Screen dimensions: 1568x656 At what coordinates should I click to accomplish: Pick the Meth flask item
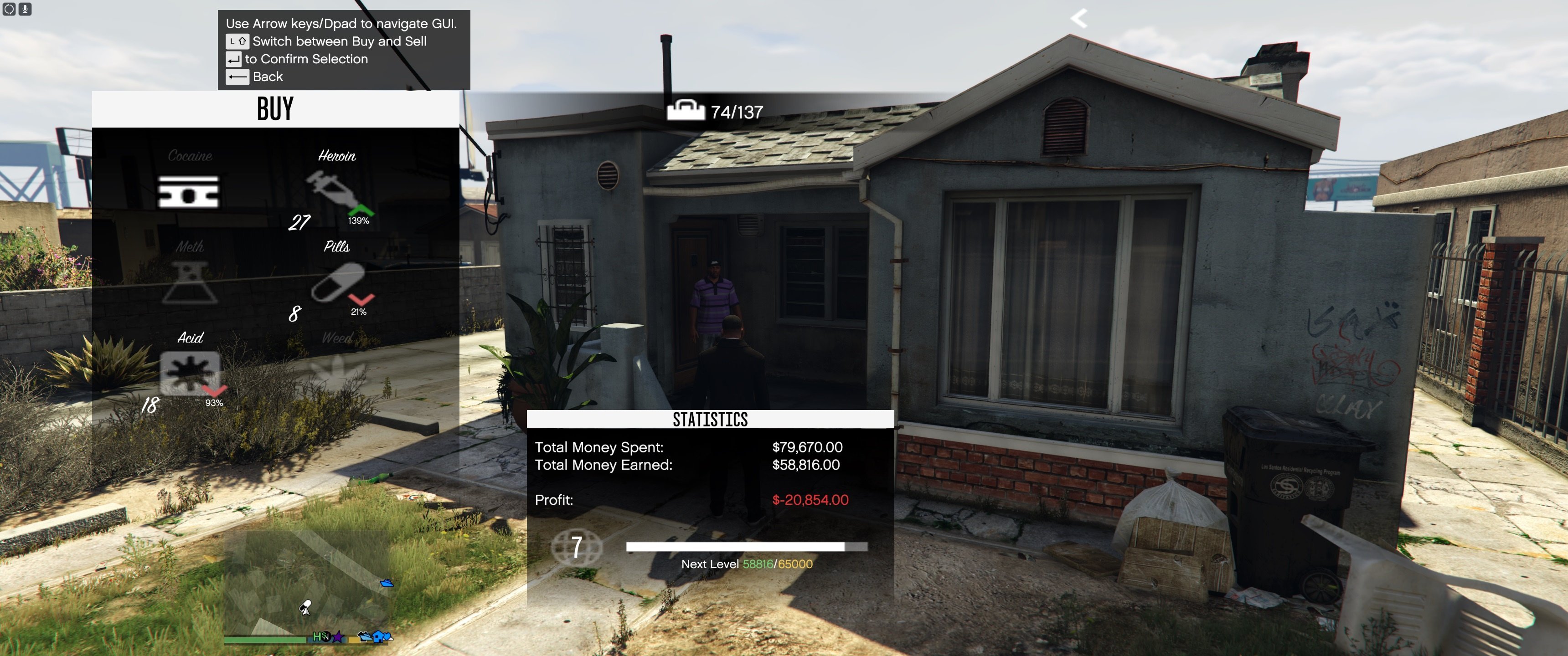coord(189,282)
